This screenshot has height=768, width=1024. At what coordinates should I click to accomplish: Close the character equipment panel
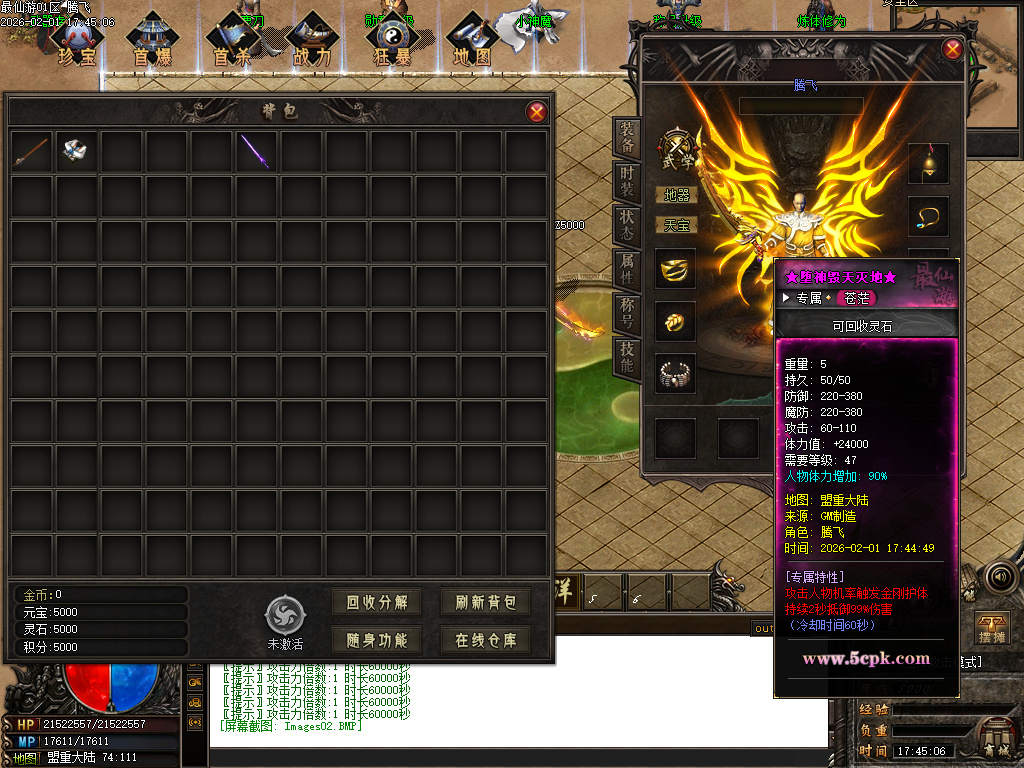click(953, 48)
